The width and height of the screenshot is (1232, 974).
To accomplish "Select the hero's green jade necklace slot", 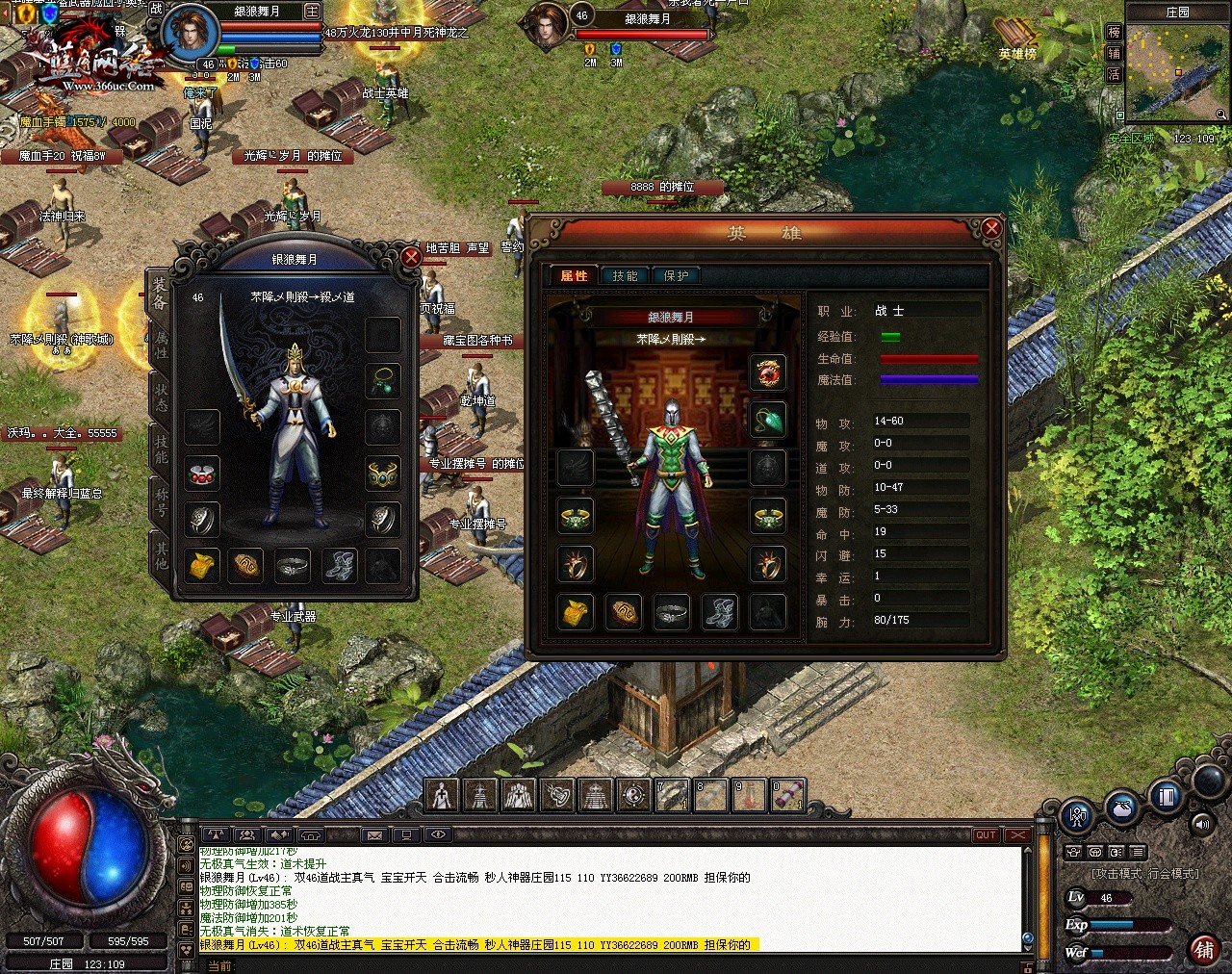I will coord(768,420).
